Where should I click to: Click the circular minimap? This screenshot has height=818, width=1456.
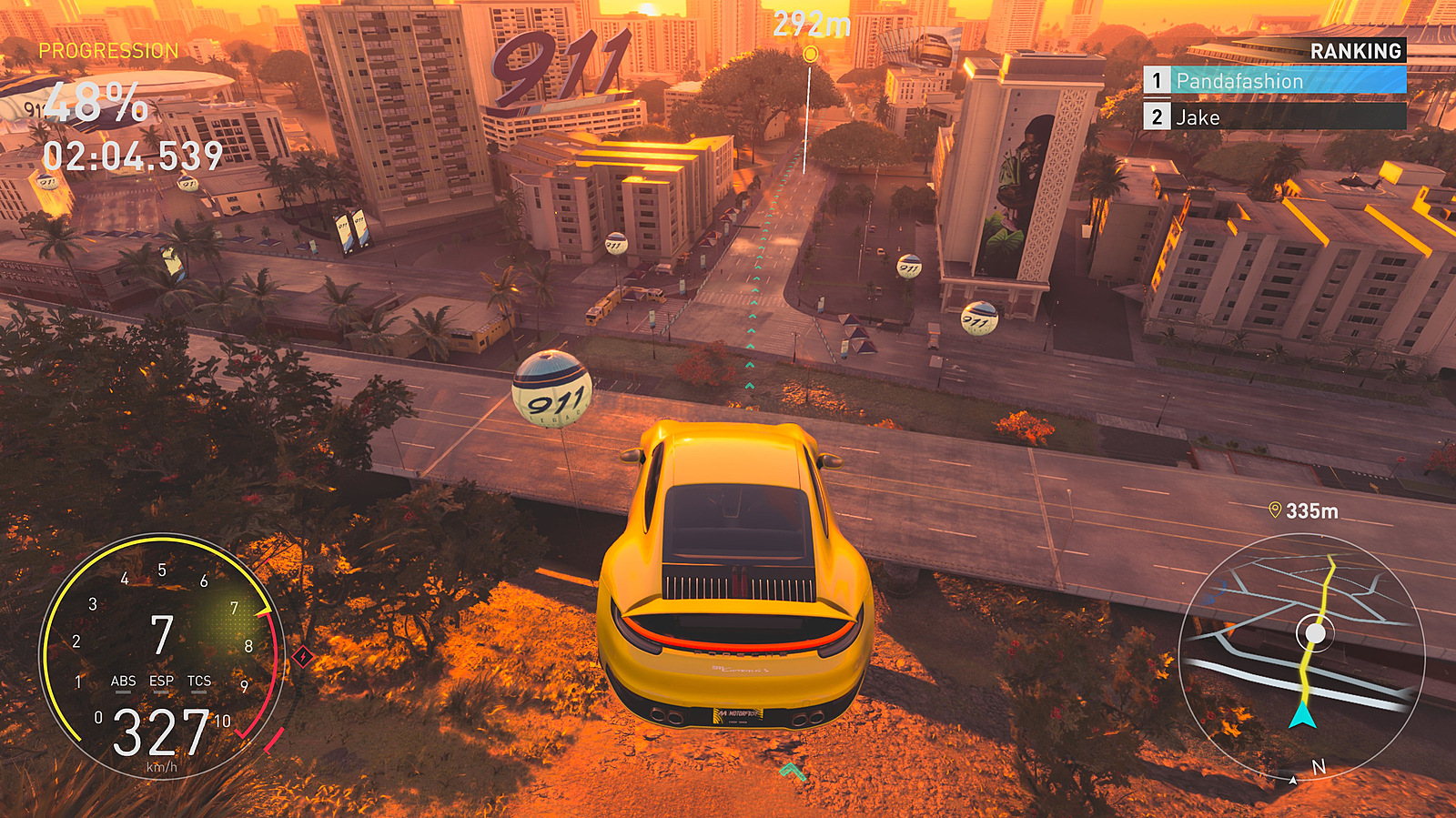coord(1301,655)
